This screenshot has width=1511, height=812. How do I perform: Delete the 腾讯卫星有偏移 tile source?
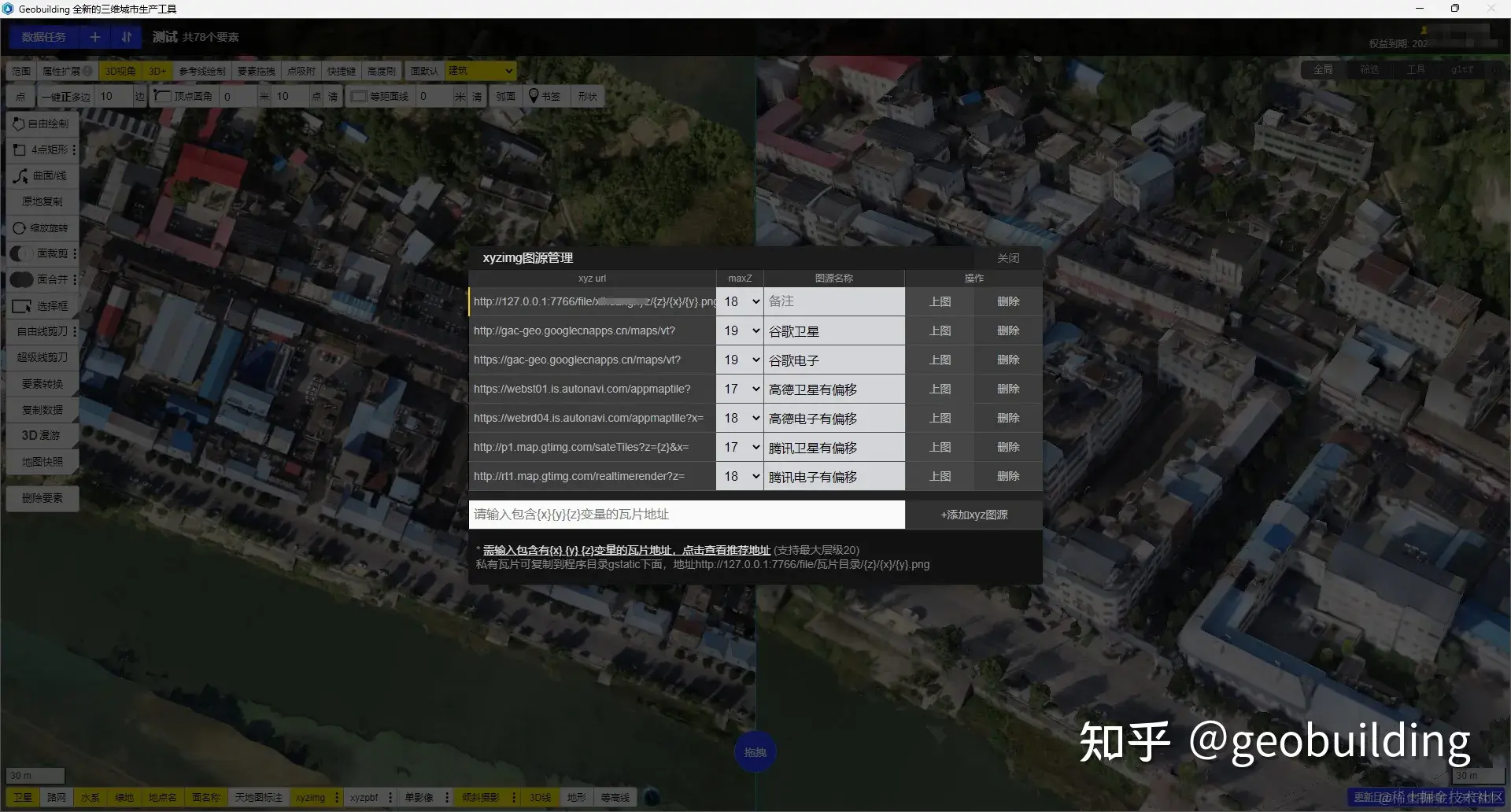point(1007,447)
